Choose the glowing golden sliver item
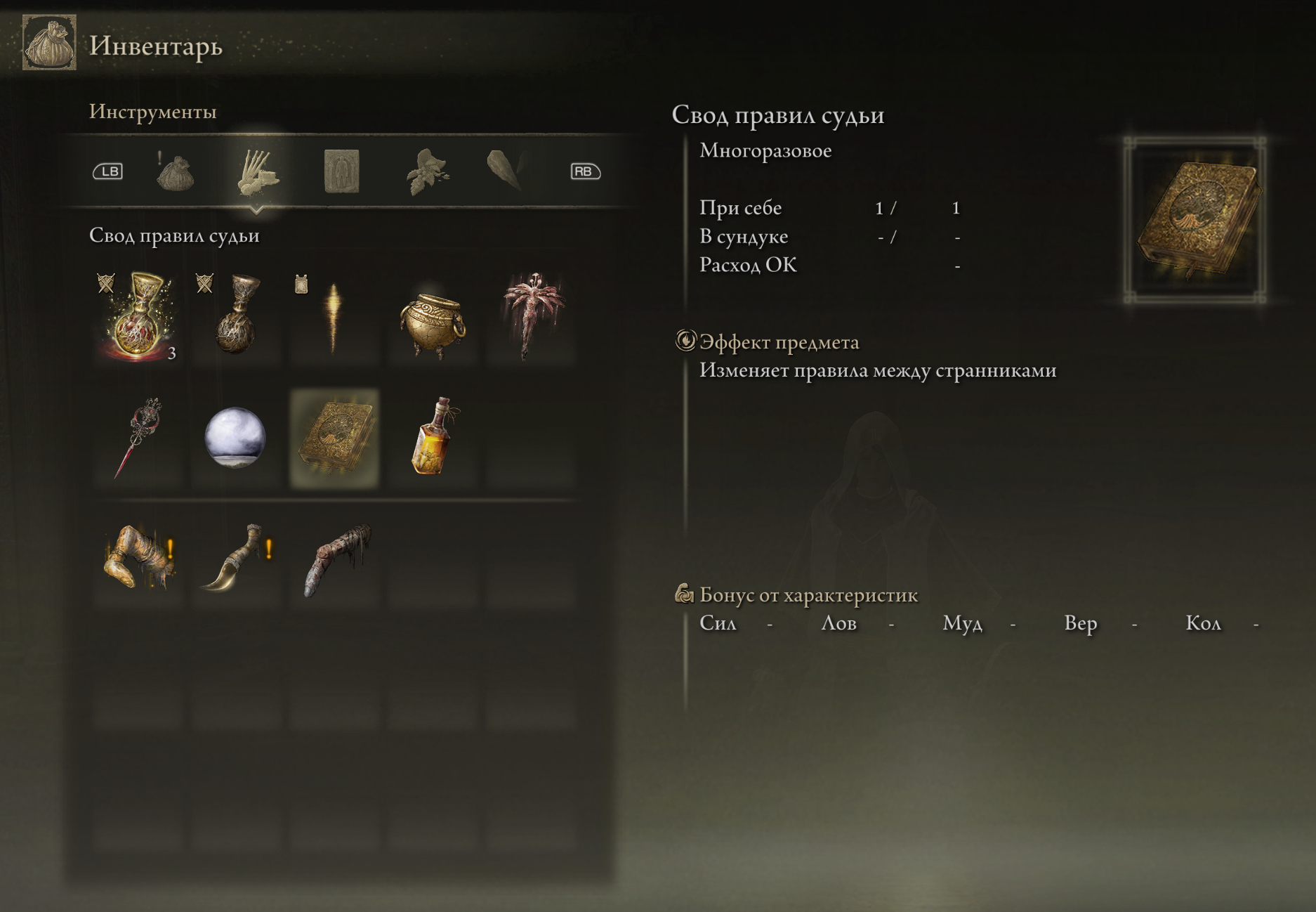This screenshot has width=1316, height=912. [334, 316]
